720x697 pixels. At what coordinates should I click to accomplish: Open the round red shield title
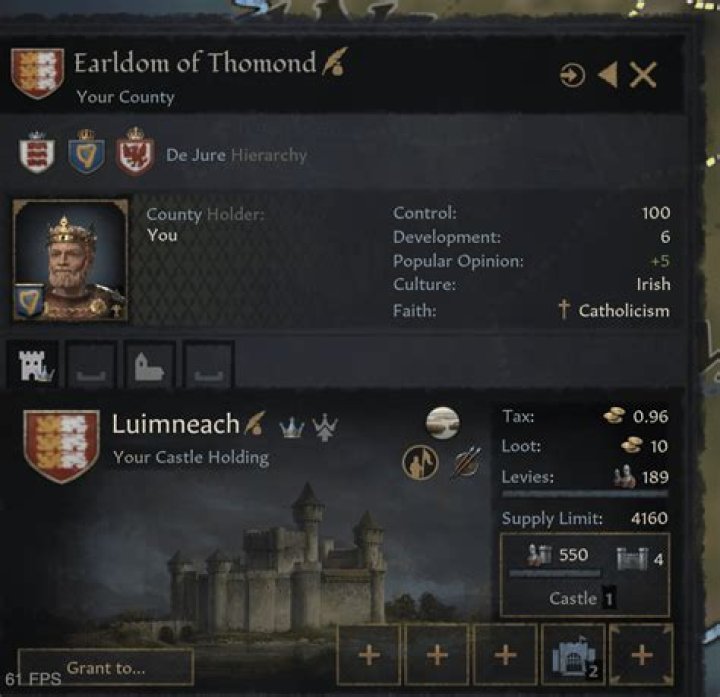click(134, 154)
